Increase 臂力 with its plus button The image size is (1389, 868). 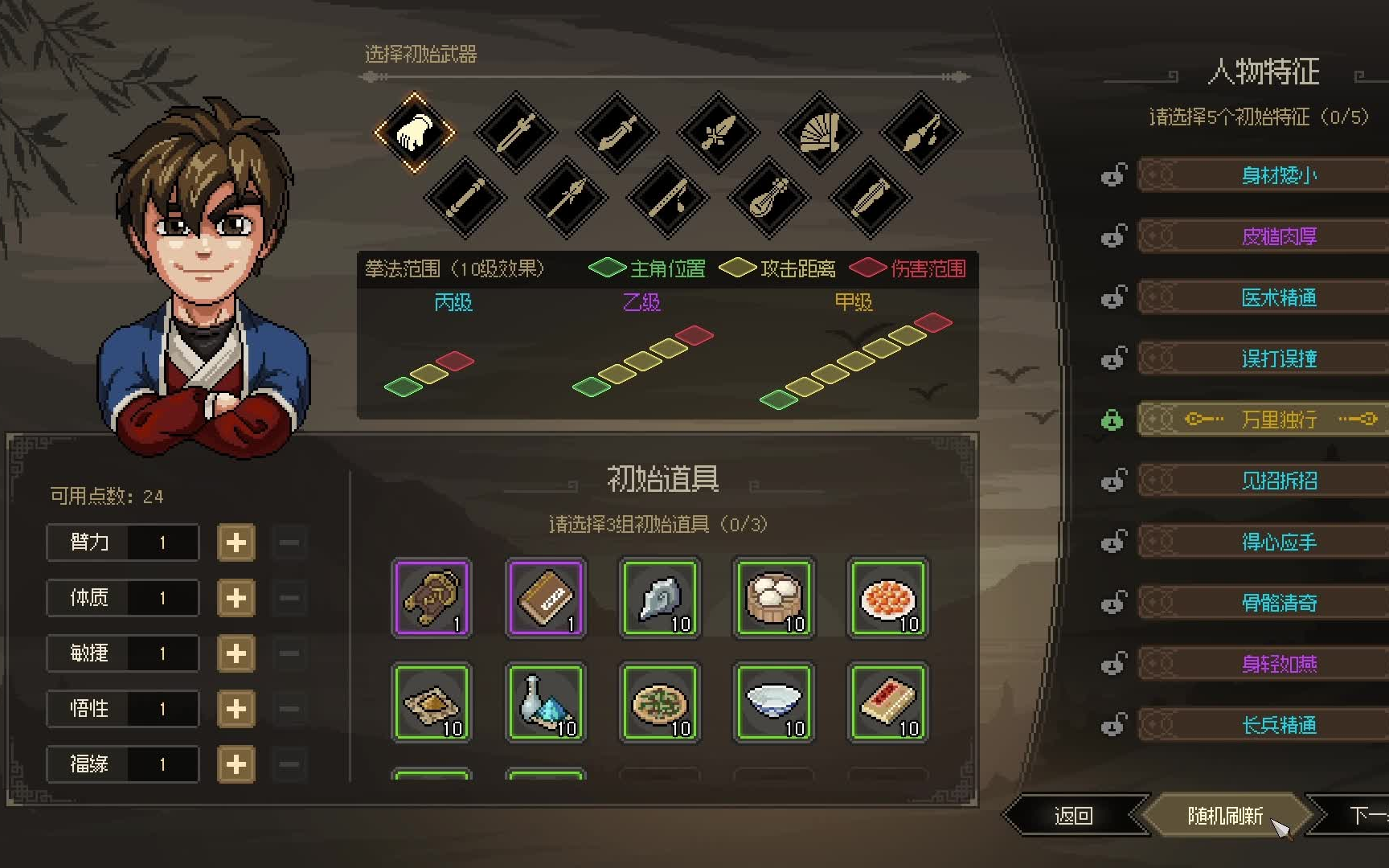[x=236, y=542]
